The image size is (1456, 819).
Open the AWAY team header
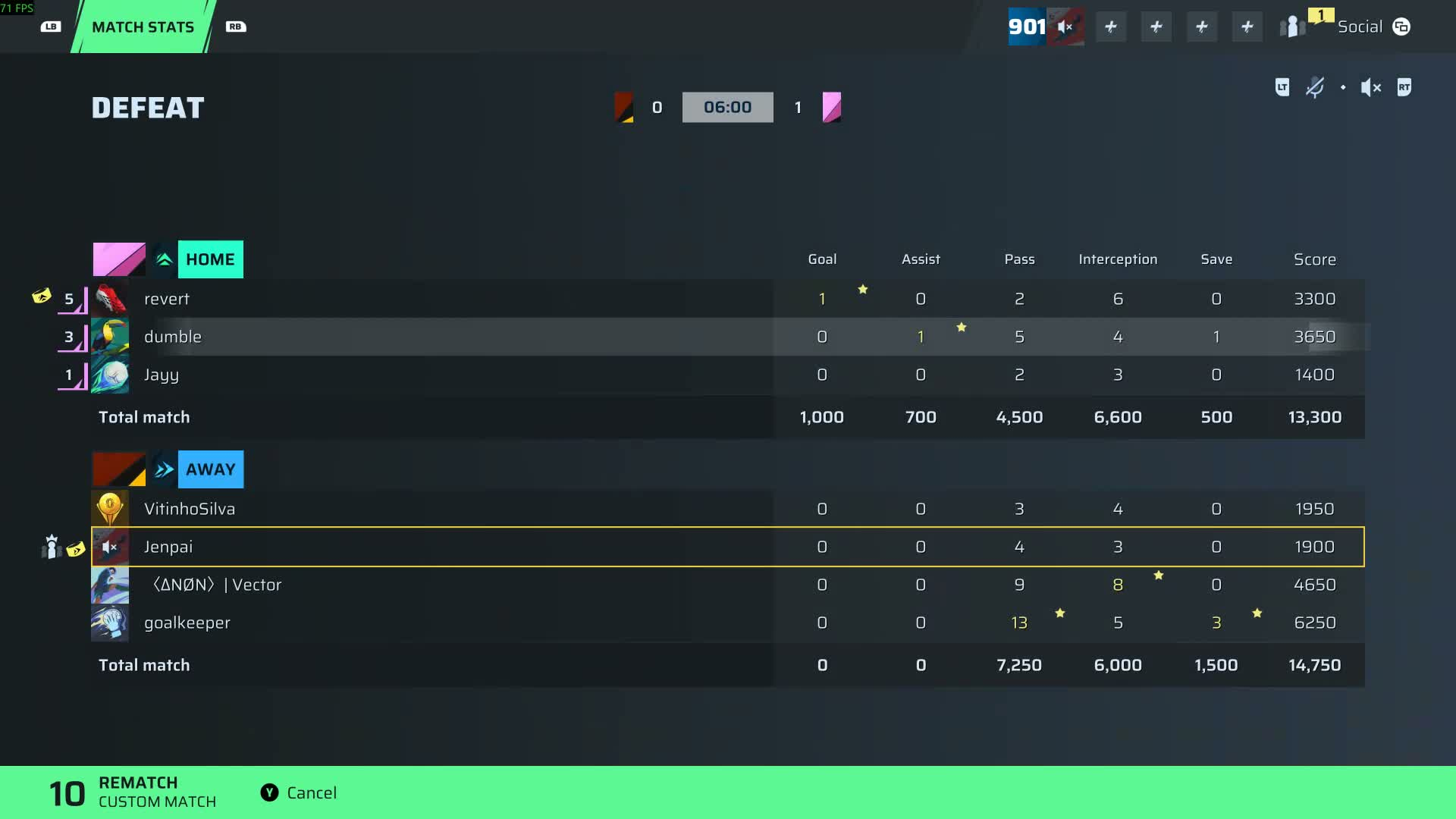tap(210, 469)
